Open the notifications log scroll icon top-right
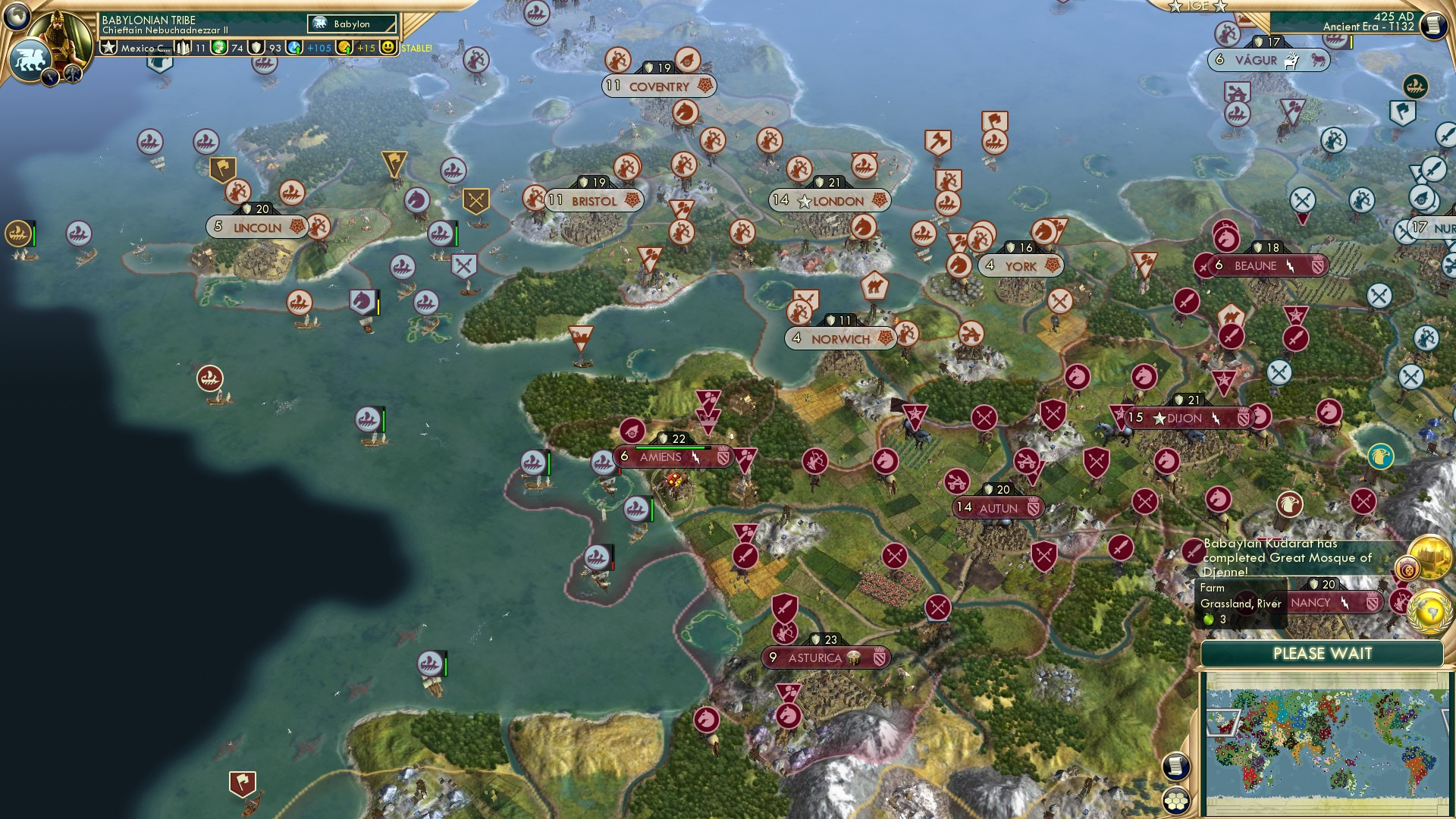 coord(1432,24)
